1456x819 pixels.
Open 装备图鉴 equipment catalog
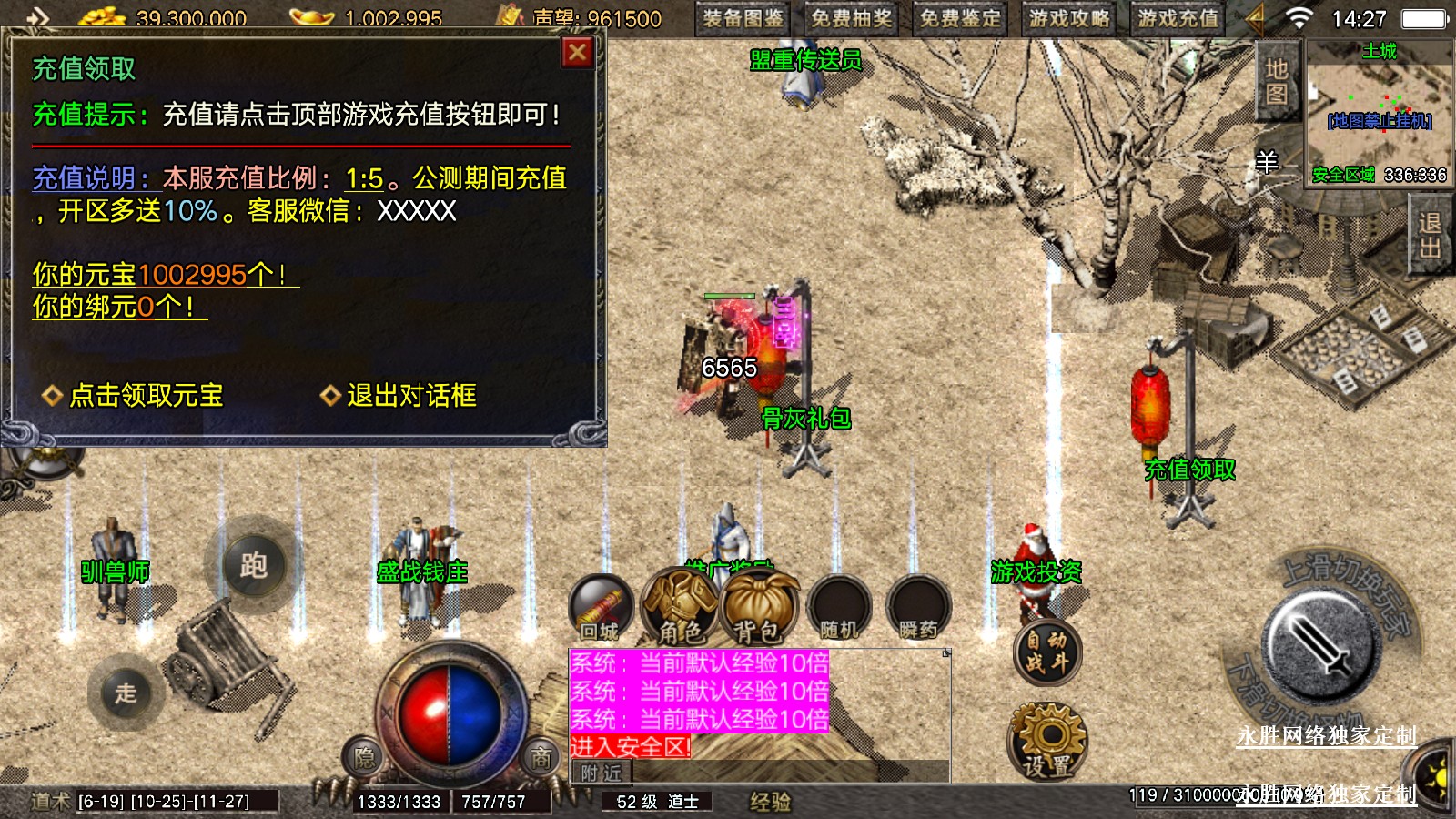743,18
